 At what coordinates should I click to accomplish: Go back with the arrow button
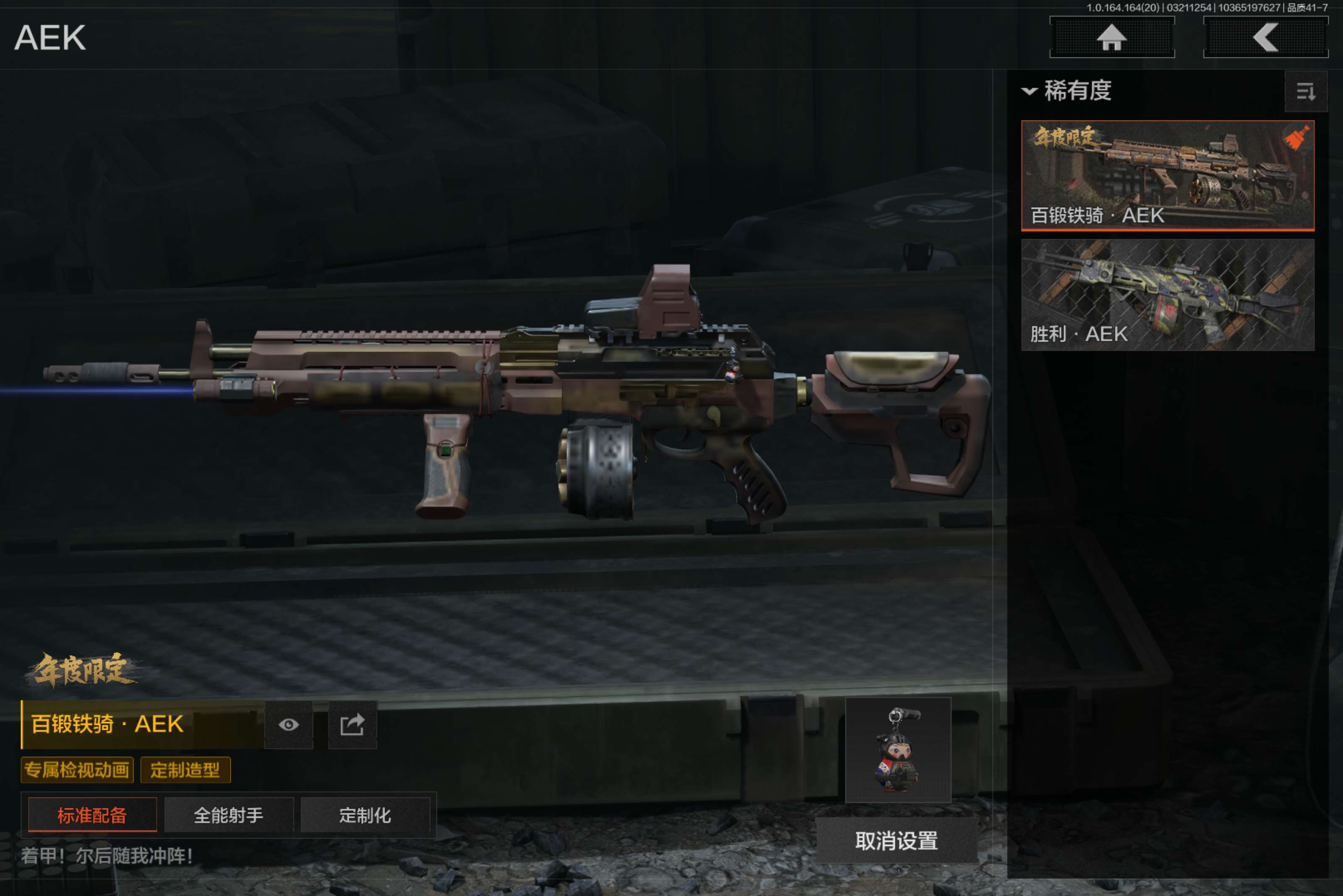[1265, 38]
